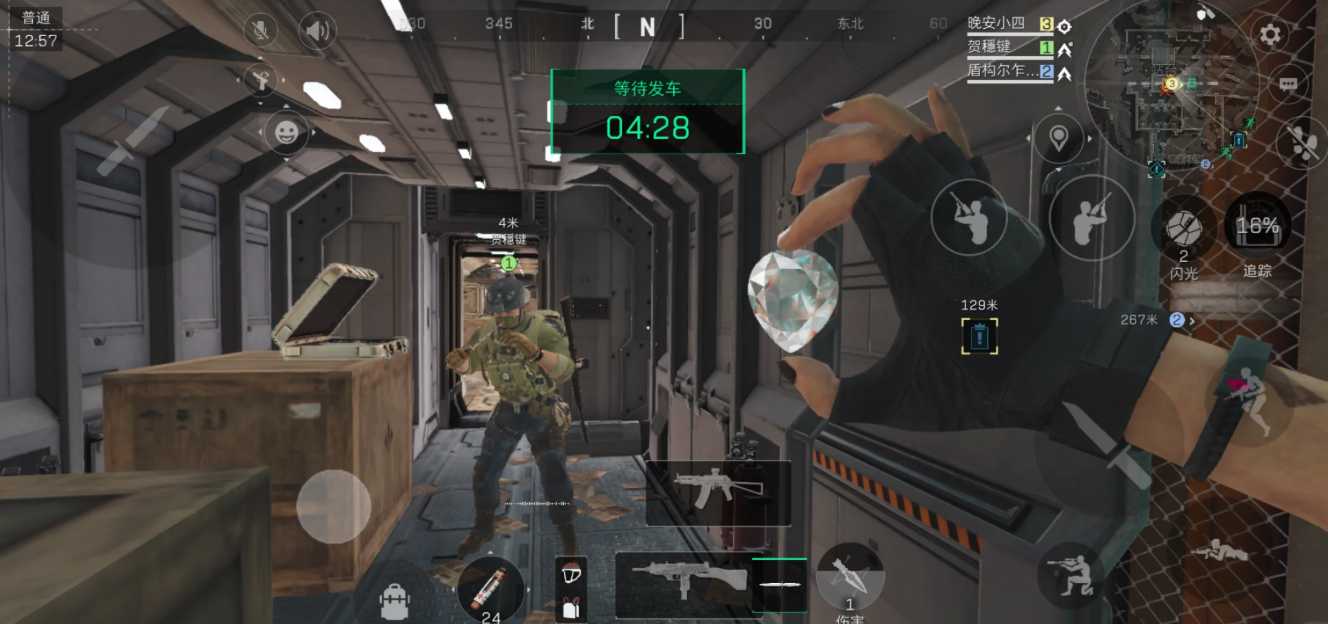This screenshot has height=624, width=1328.
Task: Select the scoped assault rifle slot
Action: (718, 492)
